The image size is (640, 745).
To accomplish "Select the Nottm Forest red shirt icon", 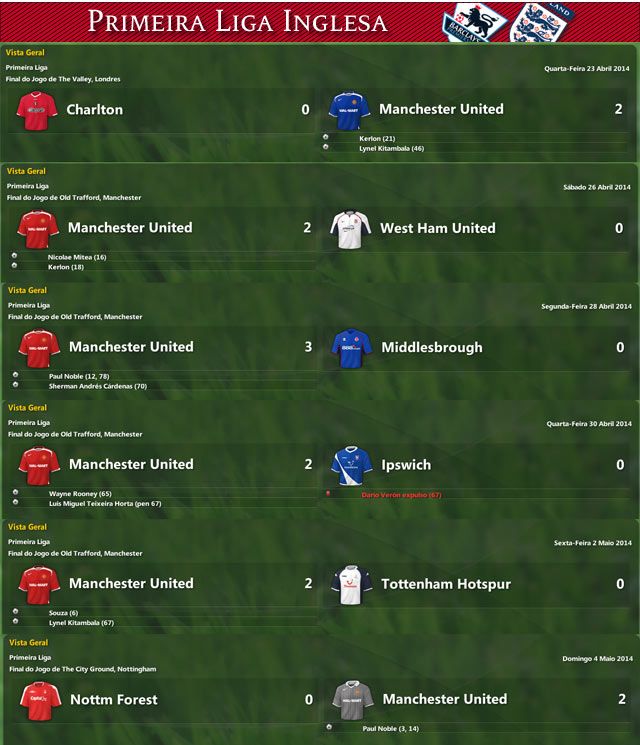I will [39, 701].
